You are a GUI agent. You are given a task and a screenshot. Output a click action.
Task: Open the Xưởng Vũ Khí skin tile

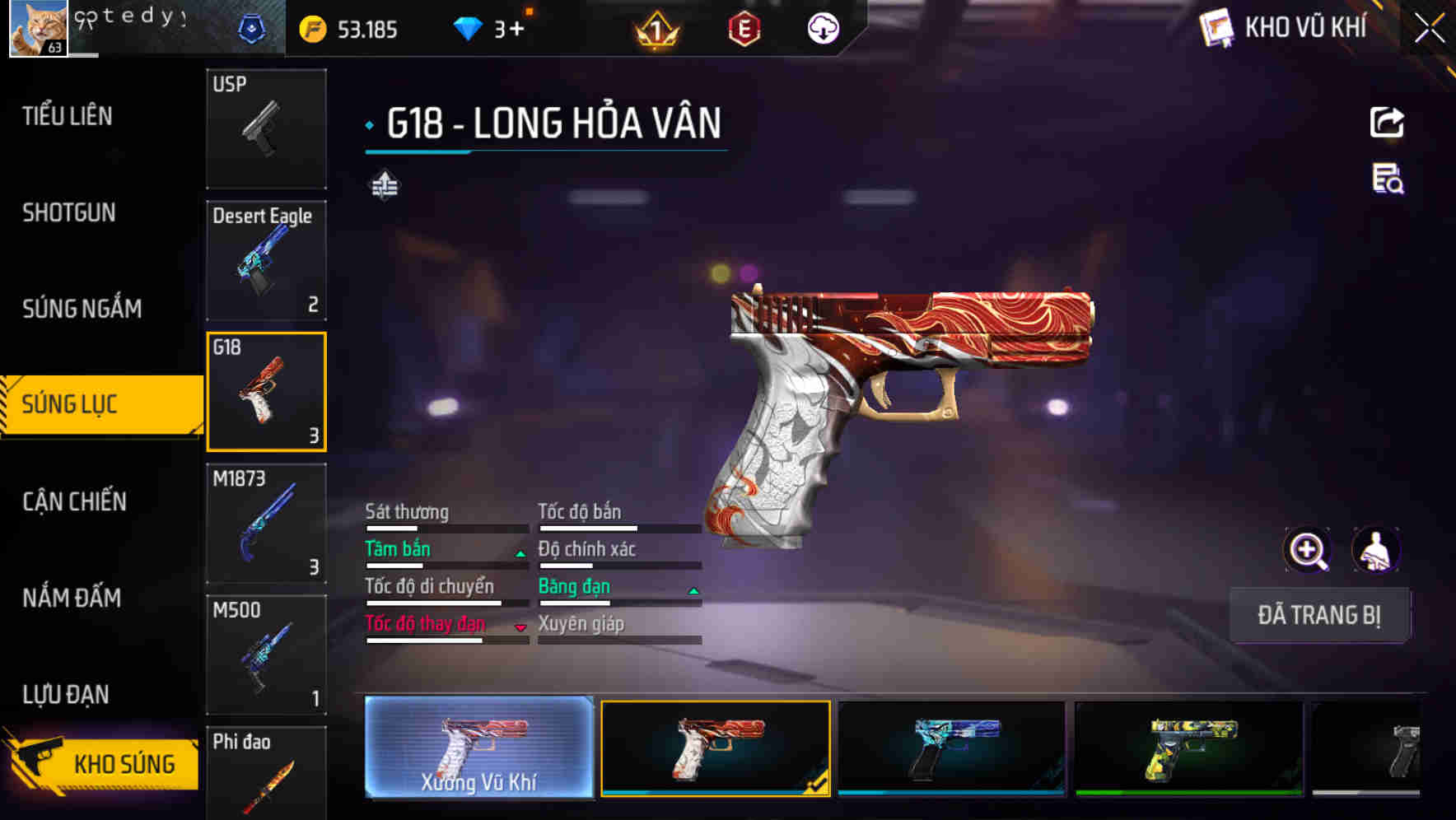[479, 748]
